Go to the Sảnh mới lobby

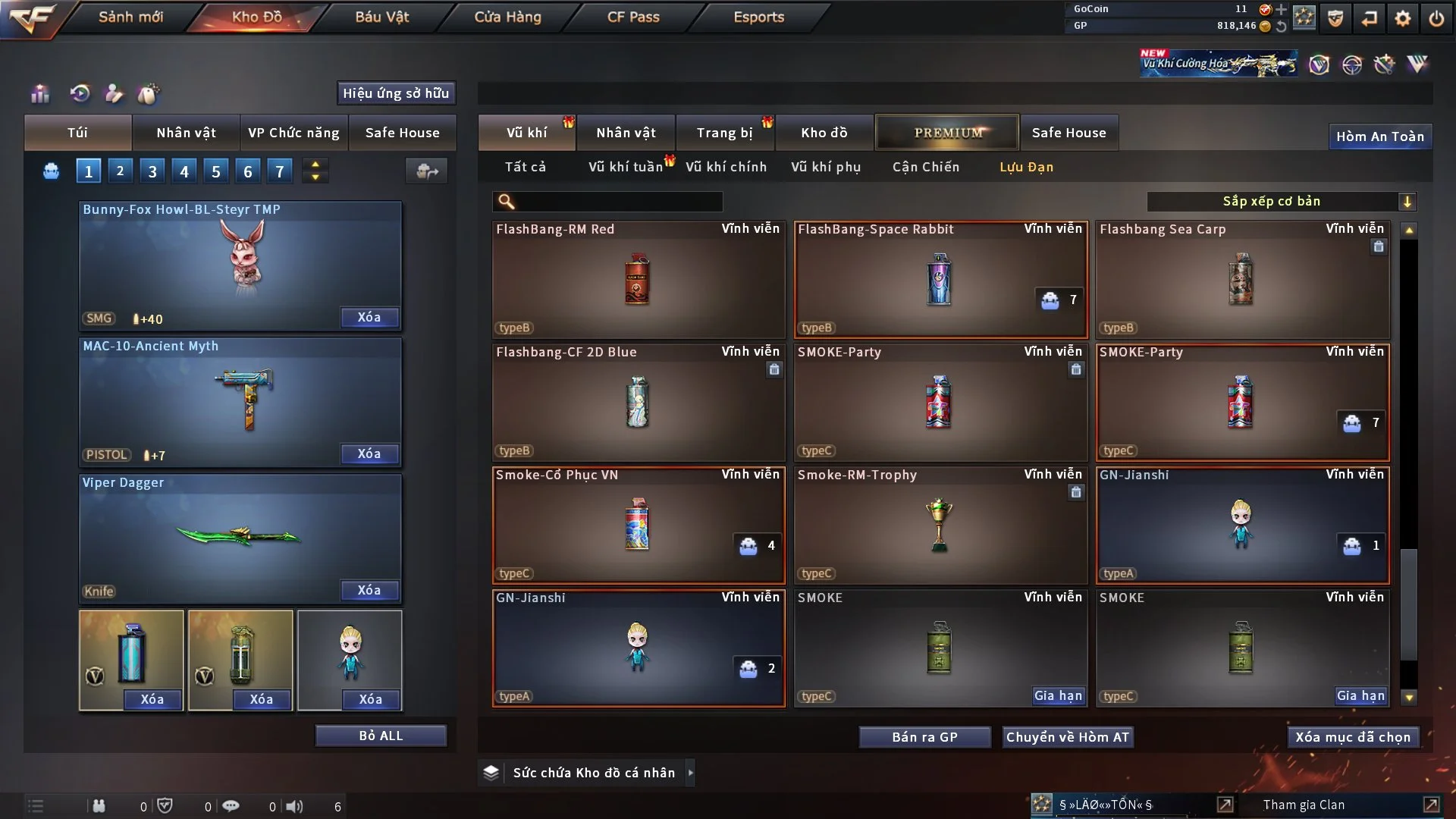[130, 17]
